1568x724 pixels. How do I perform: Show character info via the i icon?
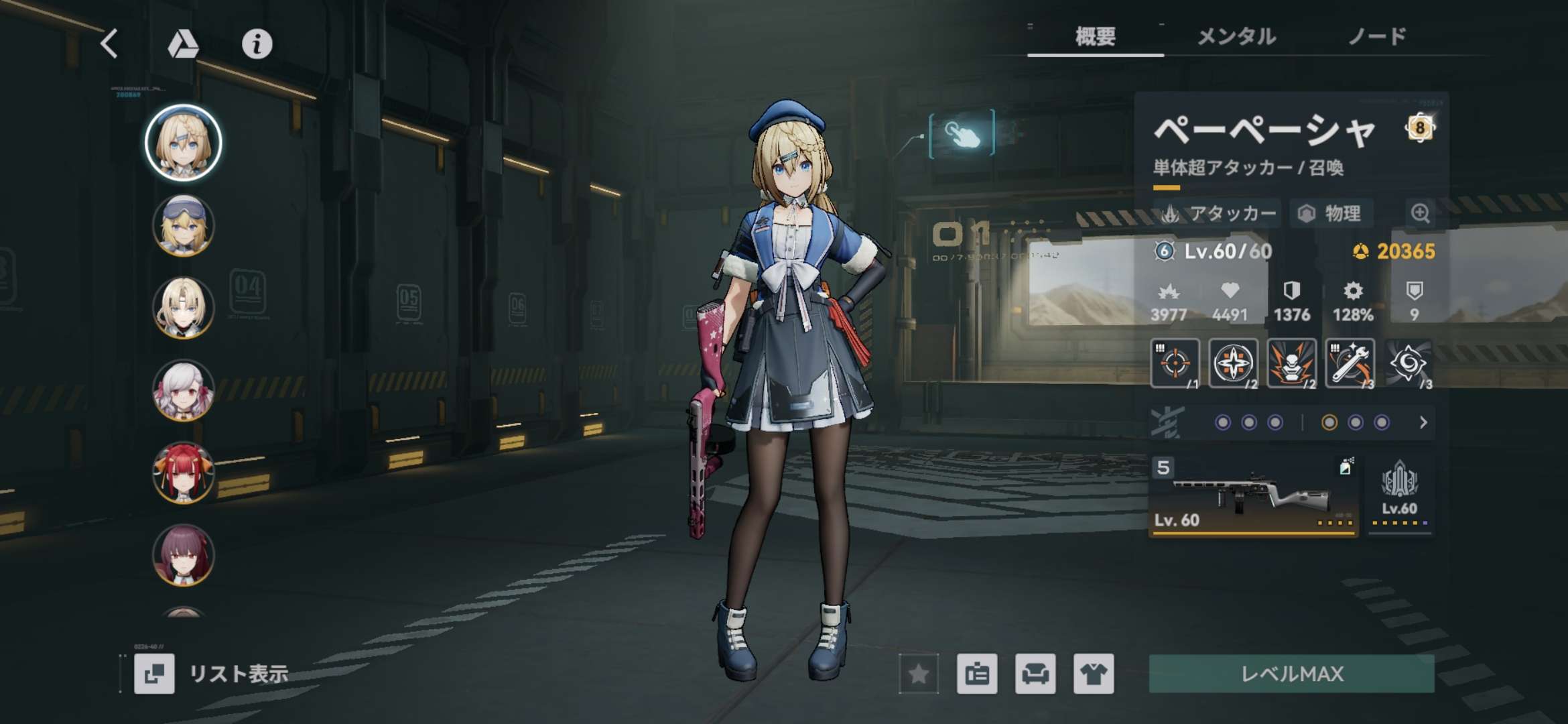coord(257,44)
